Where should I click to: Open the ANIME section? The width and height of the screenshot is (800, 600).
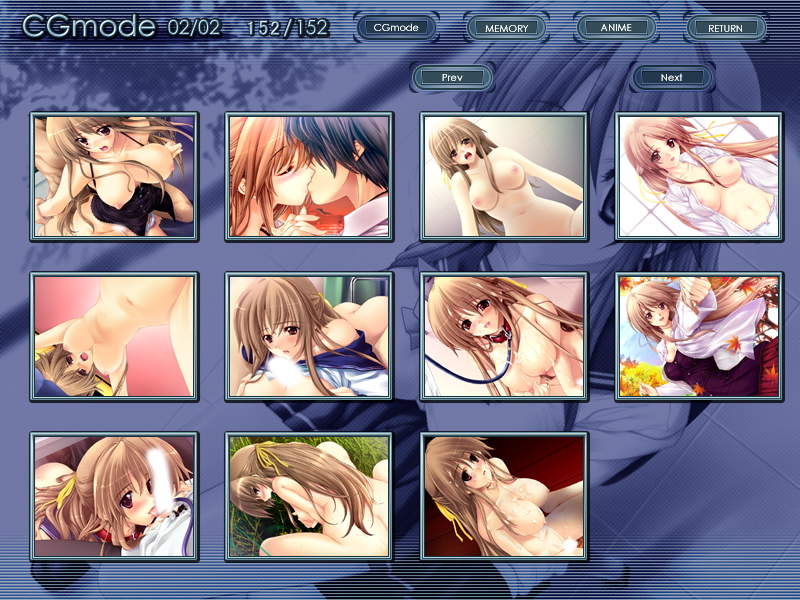[616, 28]
